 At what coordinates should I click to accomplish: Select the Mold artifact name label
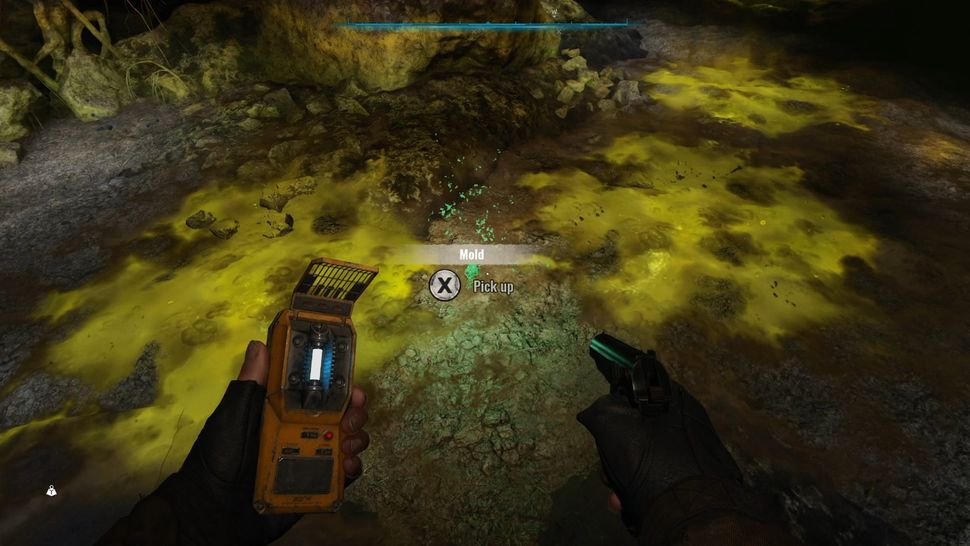click(472, 255)
